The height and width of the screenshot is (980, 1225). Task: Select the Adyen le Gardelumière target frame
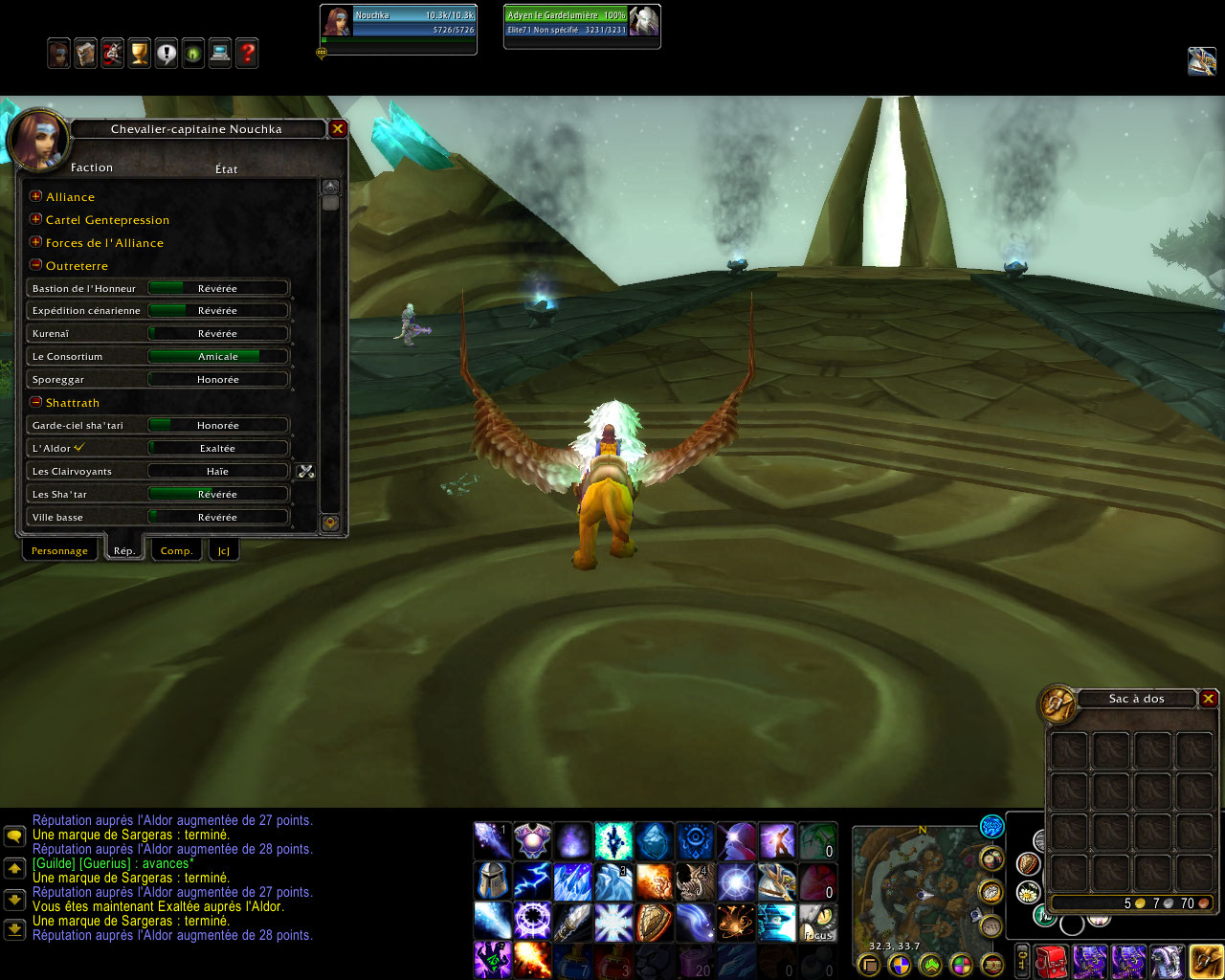(x=581, y=23)
